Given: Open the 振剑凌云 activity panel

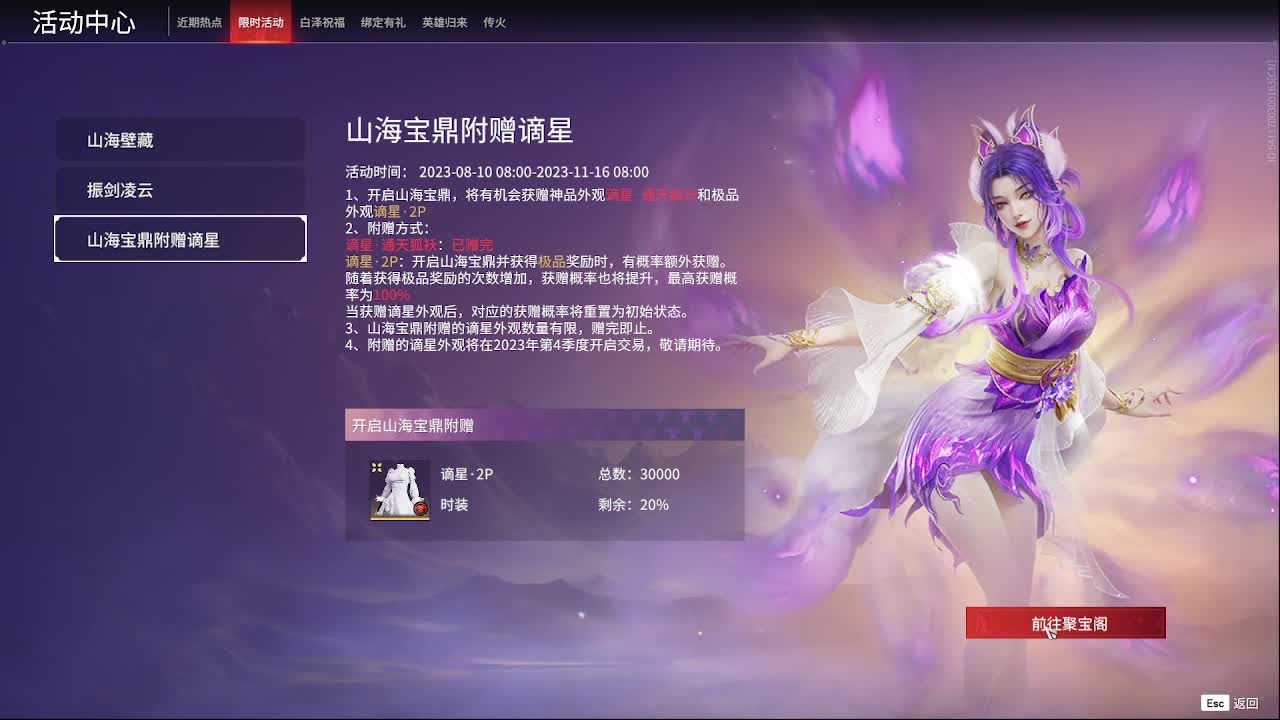Looking at the screenshot, I should pos(180,190).
